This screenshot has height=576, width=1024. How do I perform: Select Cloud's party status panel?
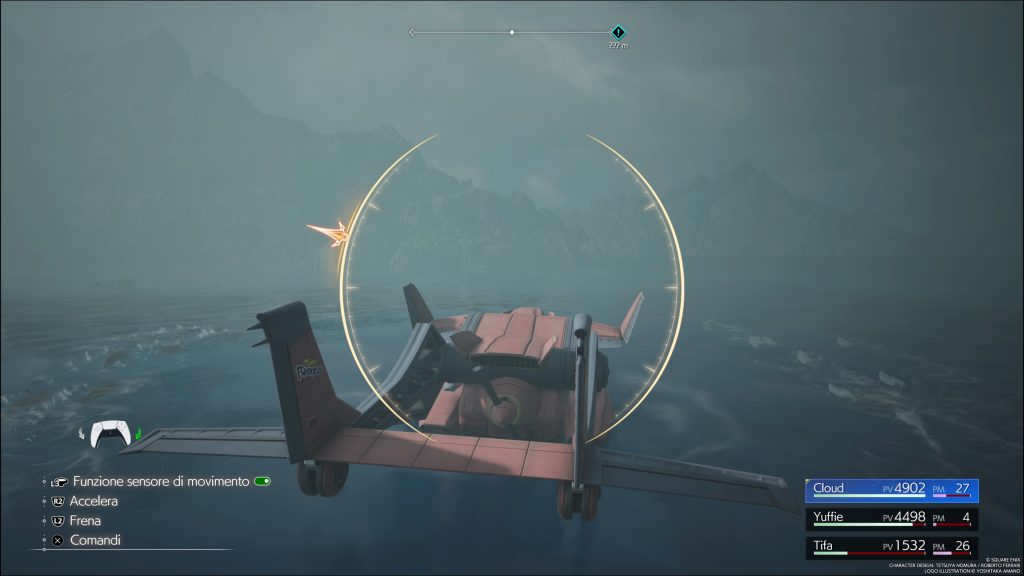892,490
